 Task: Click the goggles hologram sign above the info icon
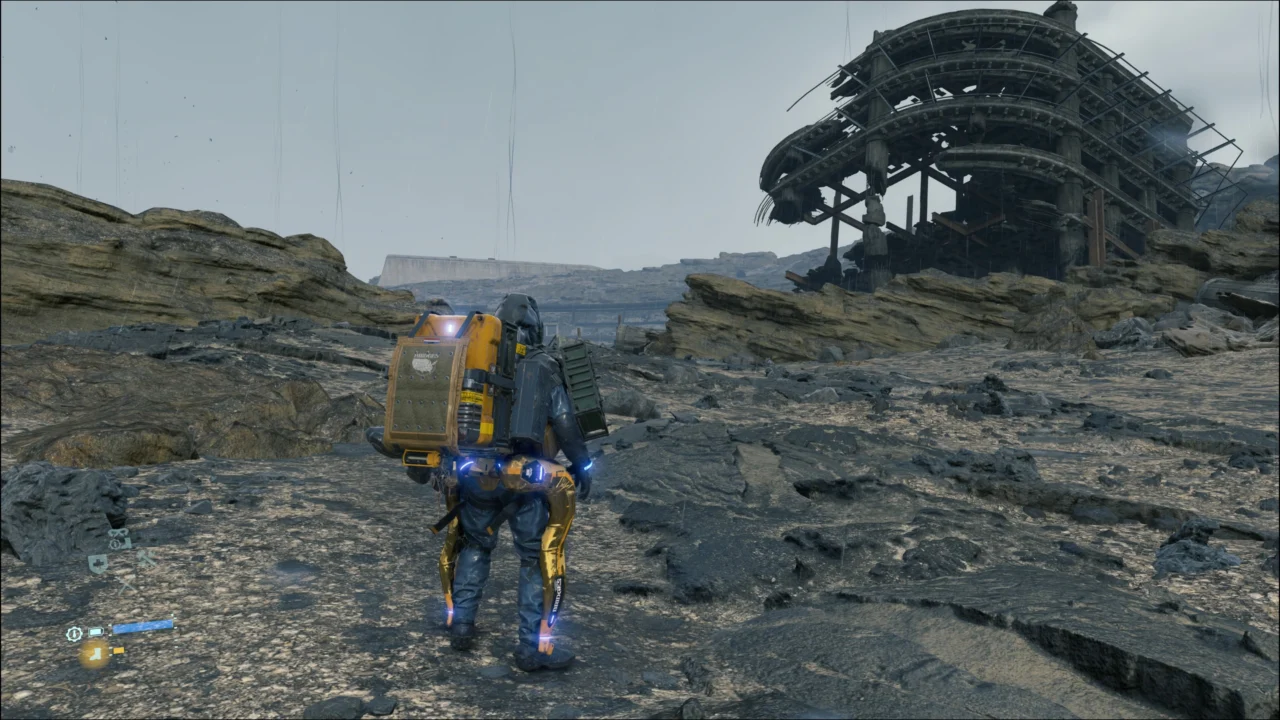[x=118, y=533]
